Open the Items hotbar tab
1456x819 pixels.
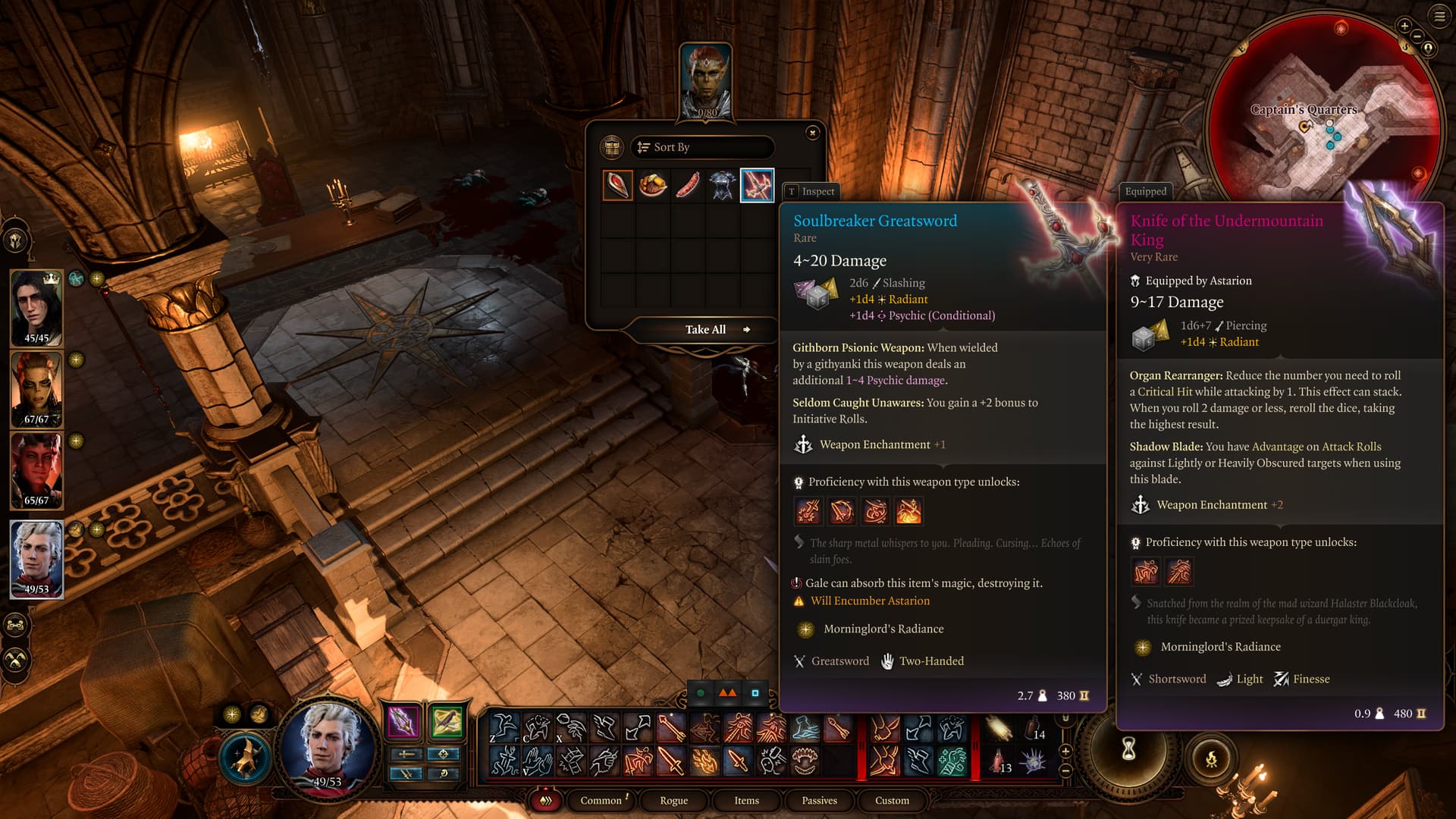click(746, 800)
